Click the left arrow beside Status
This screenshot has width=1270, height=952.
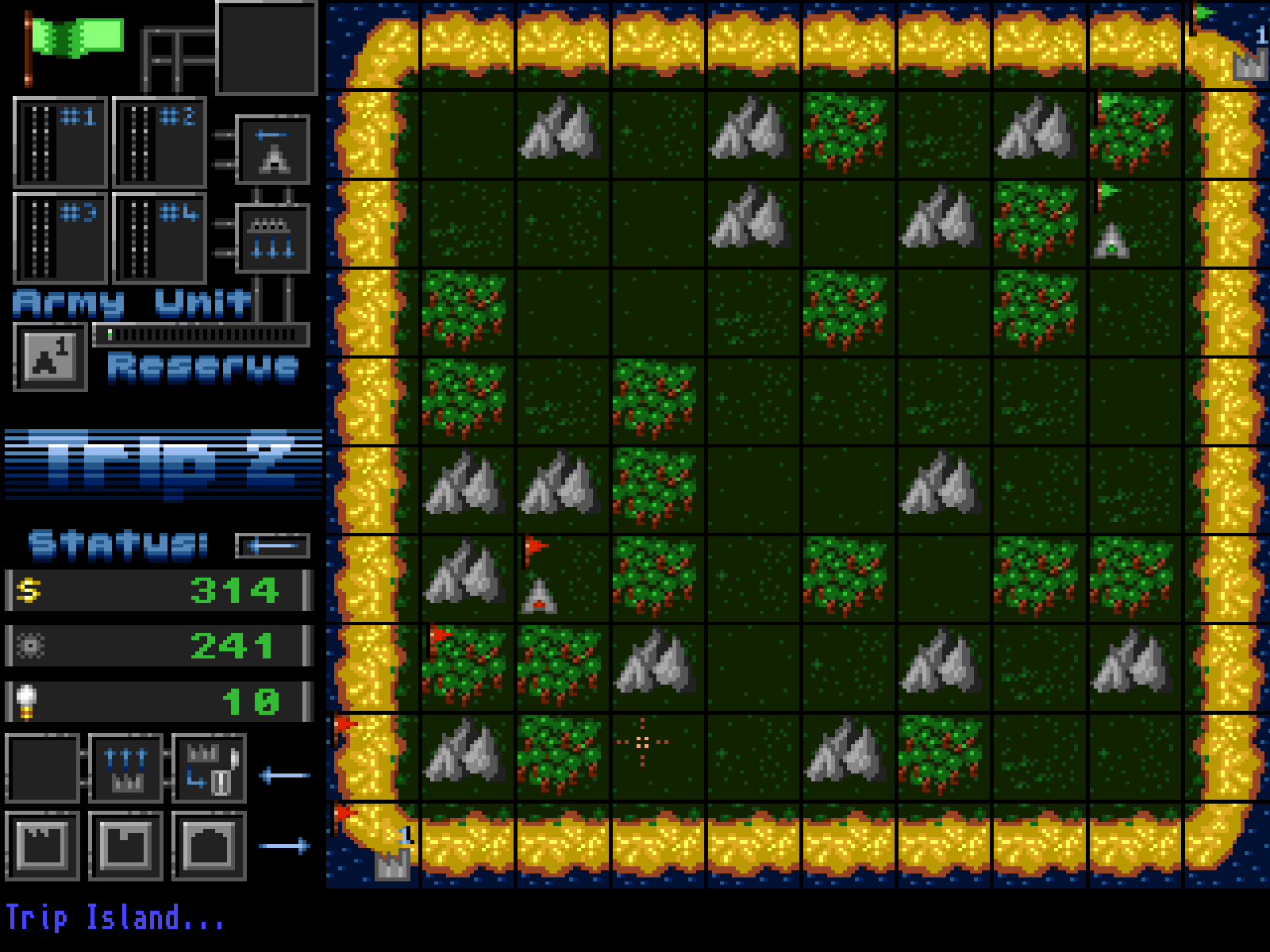coord(272,546)
